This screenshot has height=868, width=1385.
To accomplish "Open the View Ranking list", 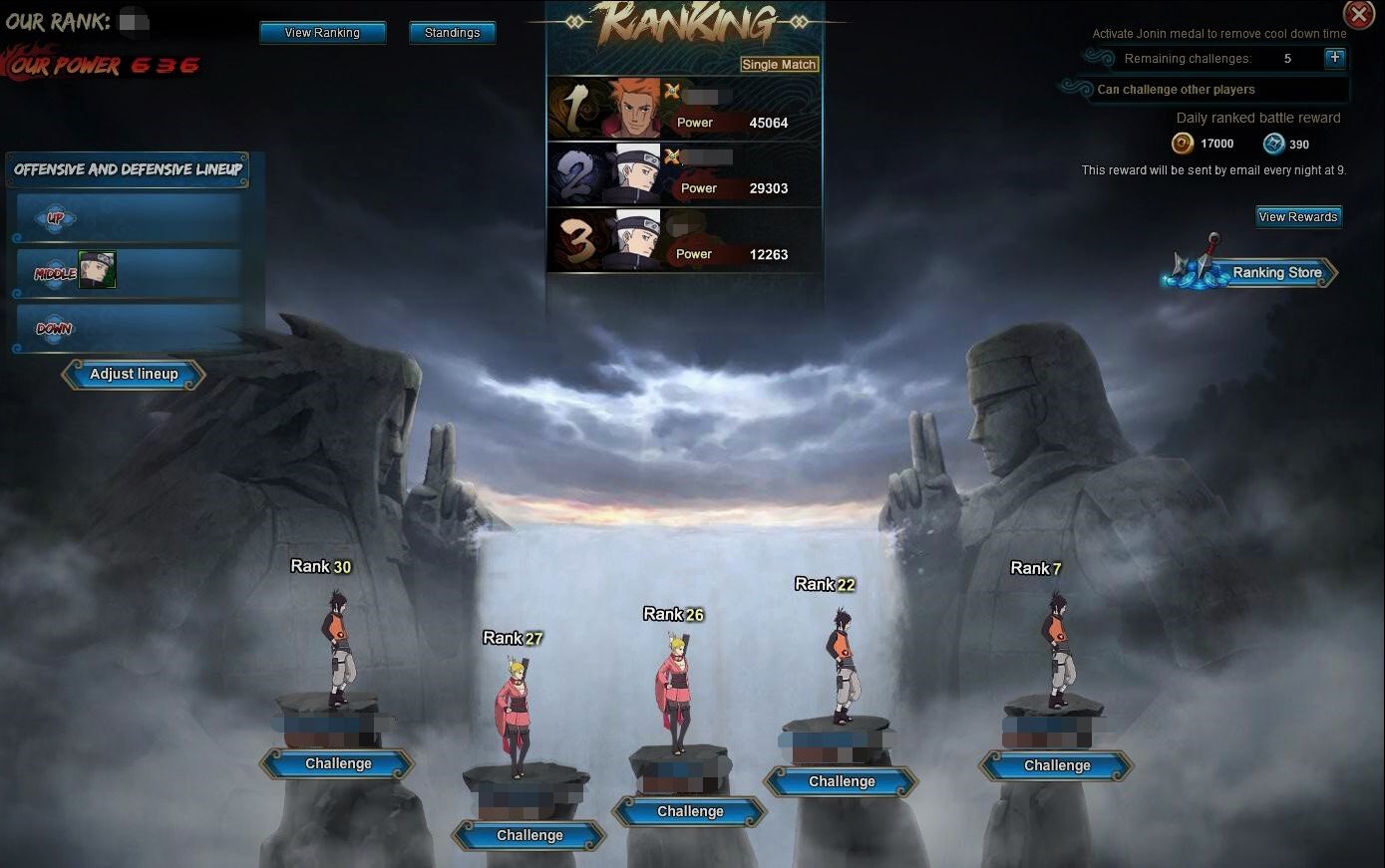I will pyautogui.click(x=322, y=33).
